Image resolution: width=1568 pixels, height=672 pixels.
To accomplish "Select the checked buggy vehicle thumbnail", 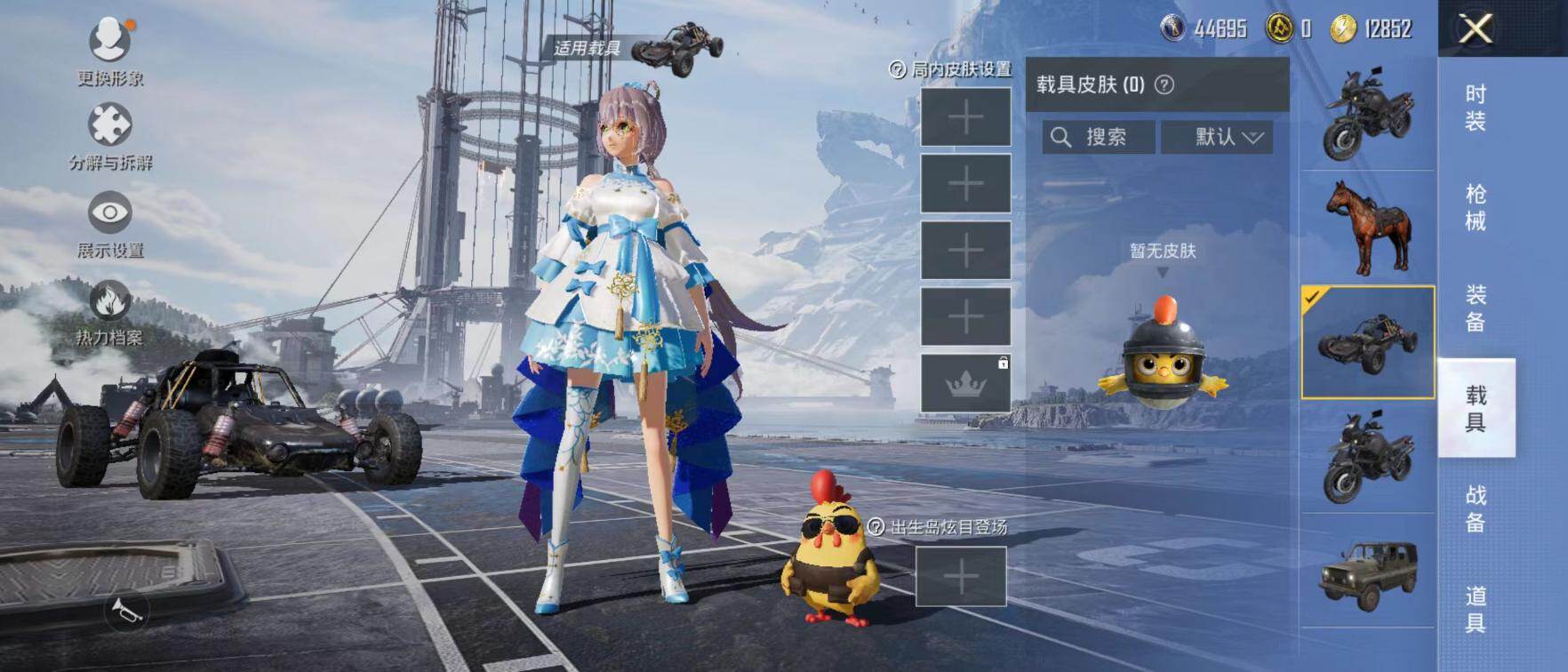I will (1368, 342).
